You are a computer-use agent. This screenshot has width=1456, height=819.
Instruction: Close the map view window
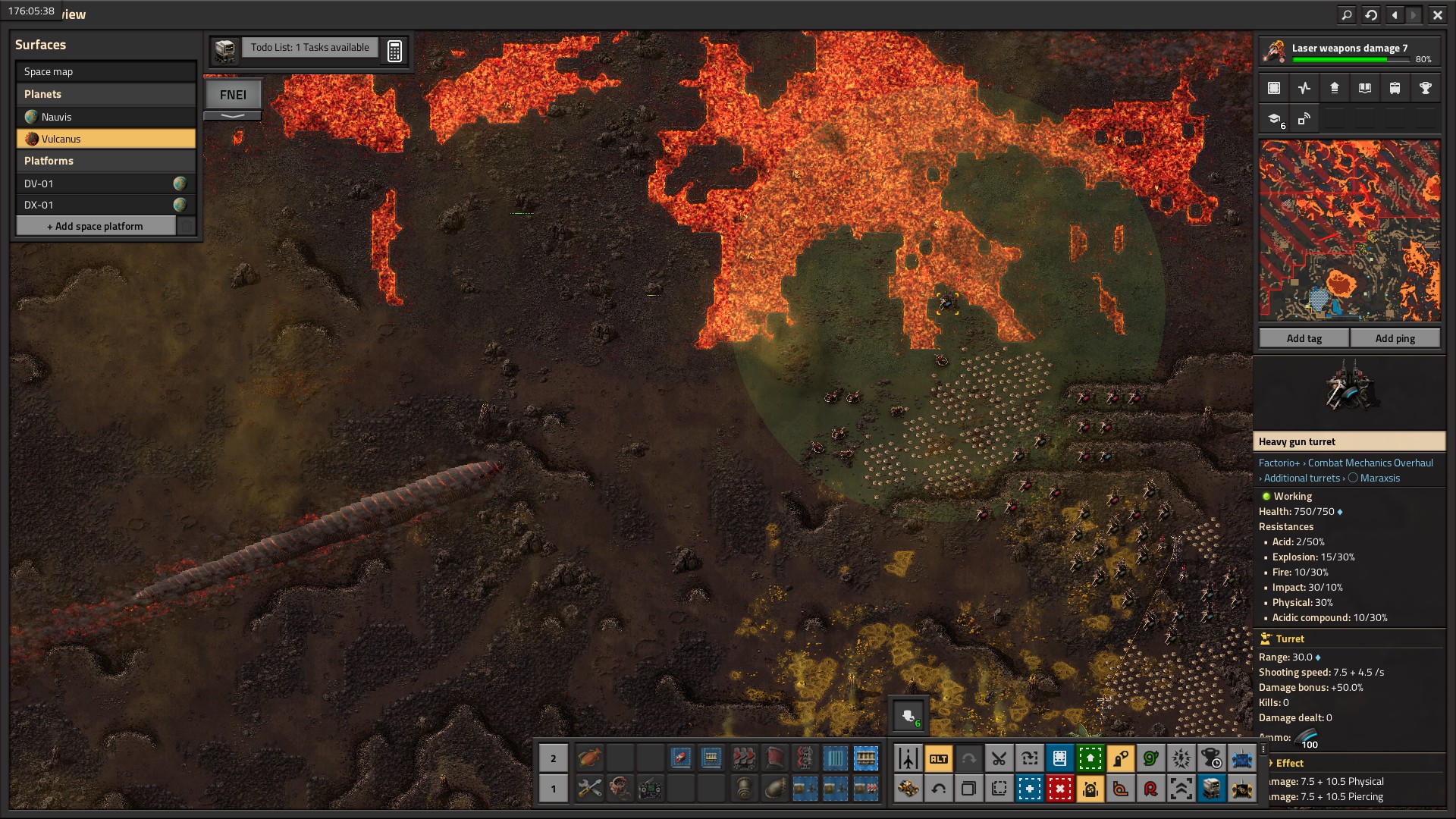1437,14
